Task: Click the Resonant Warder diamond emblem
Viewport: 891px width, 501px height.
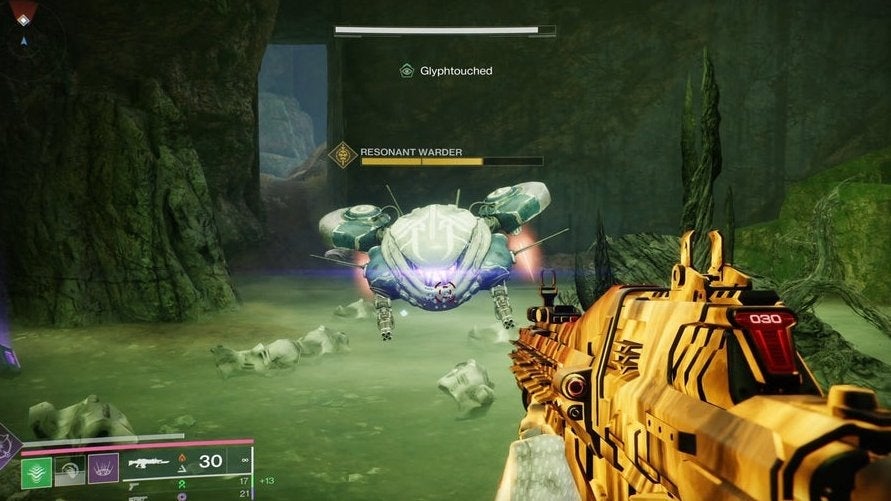Action: click(x=343, y=155)
